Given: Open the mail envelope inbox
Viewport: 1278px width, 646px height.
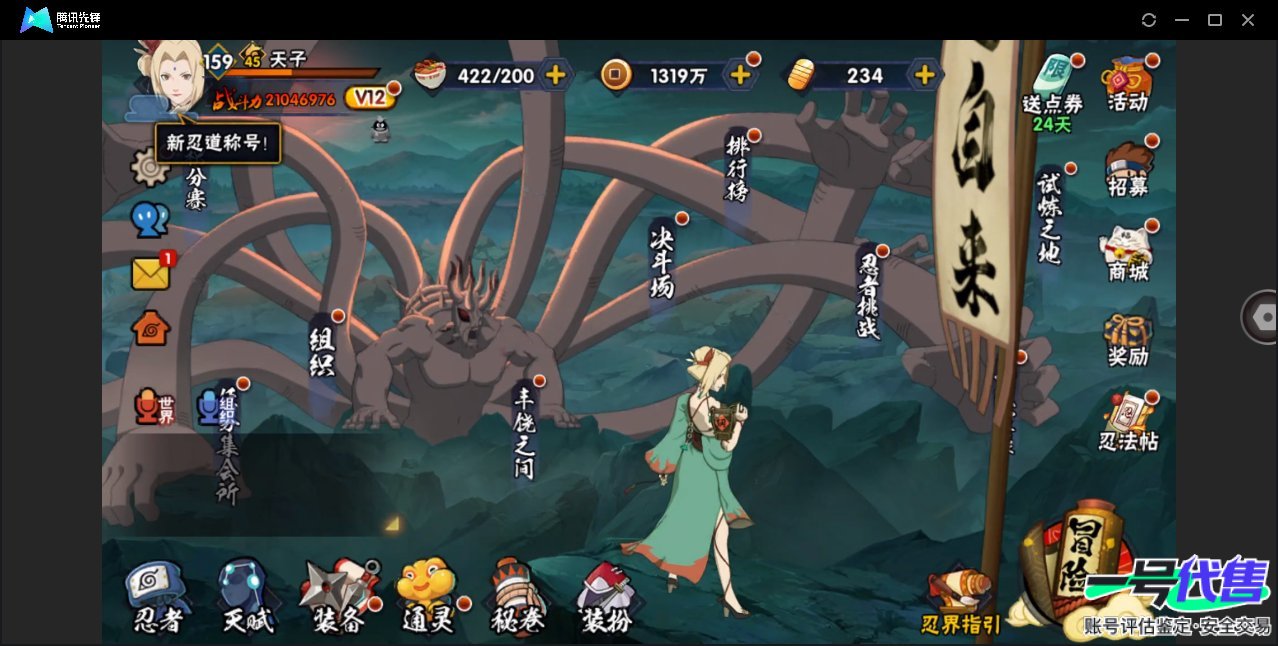Looking at the screenshot, I should [x=151, y=274].
